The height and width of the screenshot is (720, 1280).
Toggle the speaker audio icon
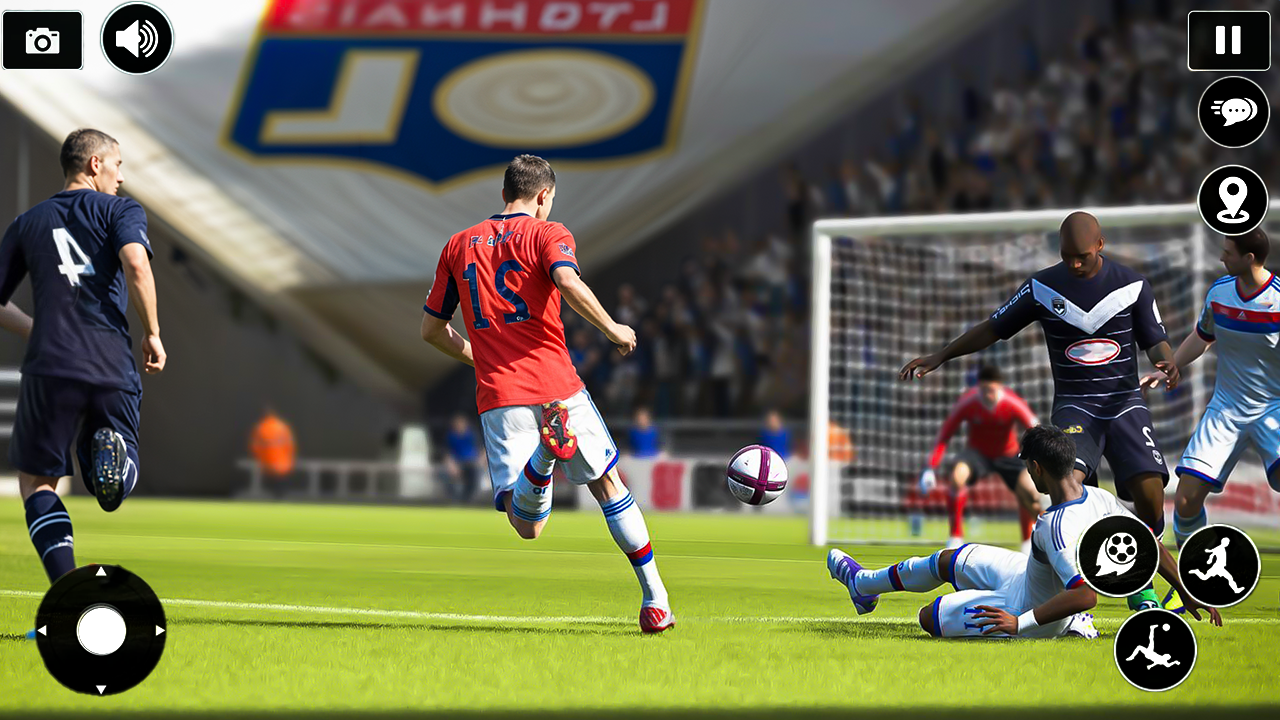pyautogui.click(x=138, y=38)
